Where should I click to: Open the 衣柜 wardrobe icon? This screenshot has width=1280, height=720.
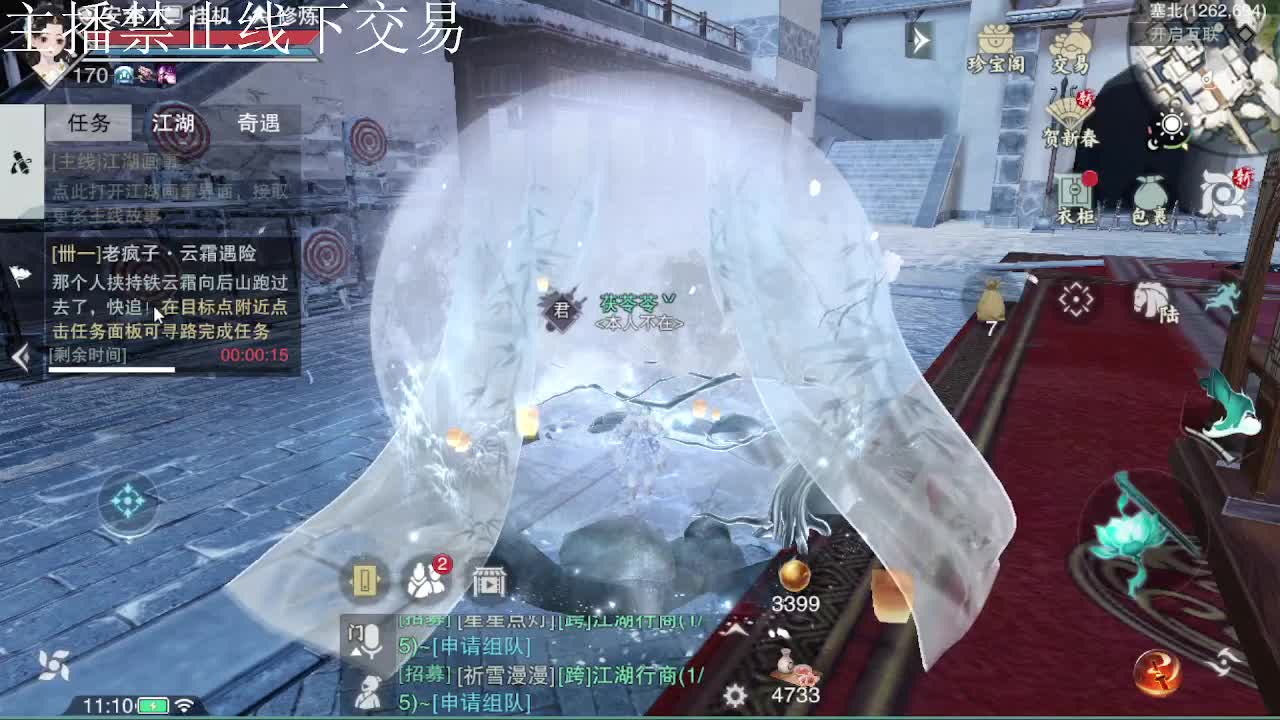point(1075,191)
